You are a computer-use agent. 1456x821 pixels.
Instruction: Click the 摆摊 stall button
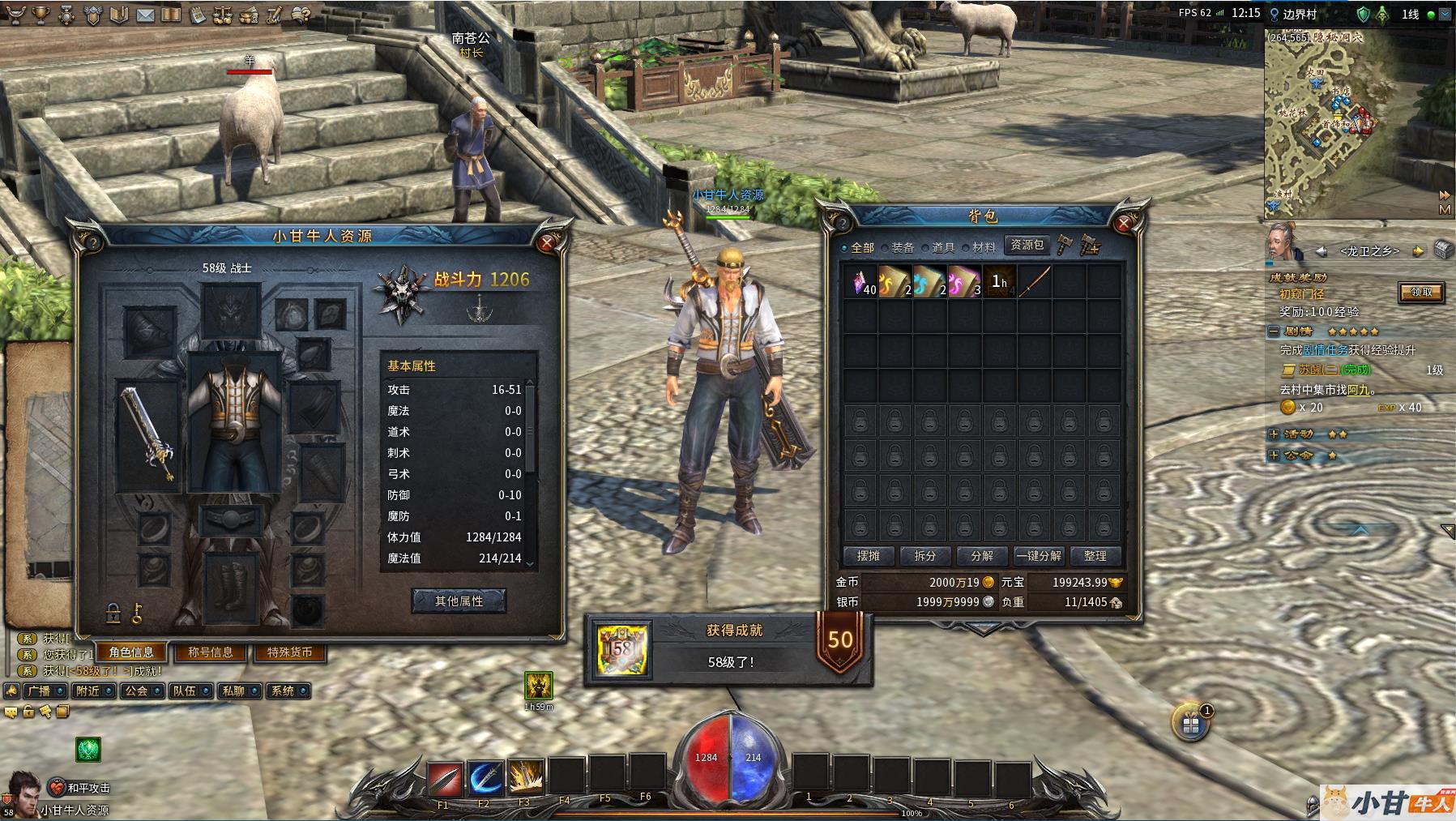coord(868,556)
